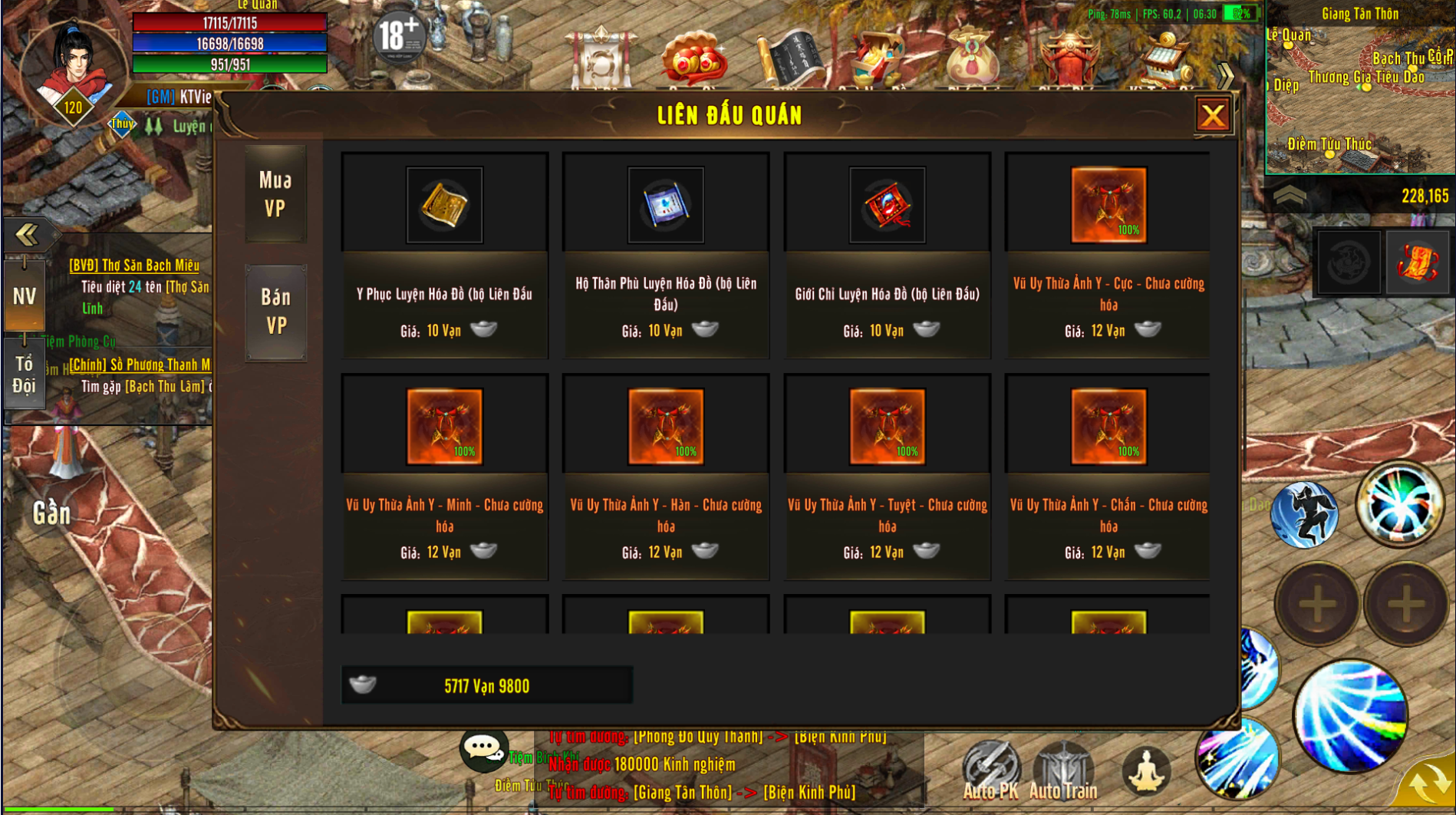The height and width of the screenshot is (815, 1456).
Task: Collapse the quest panel with double-arrow button
Action: [28, 234]
